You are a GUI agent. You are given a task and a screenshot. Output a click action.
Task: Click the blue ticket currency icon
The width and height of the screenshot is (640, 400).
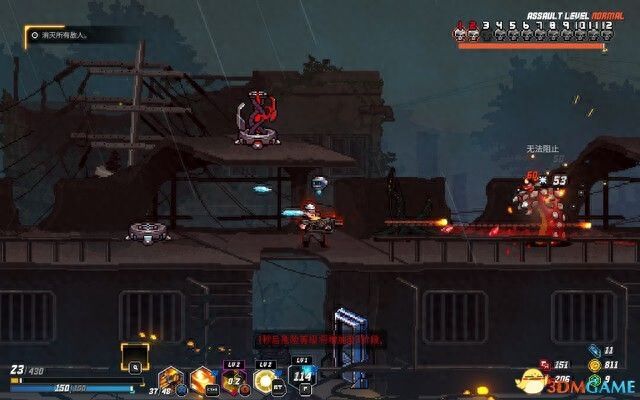594,352
